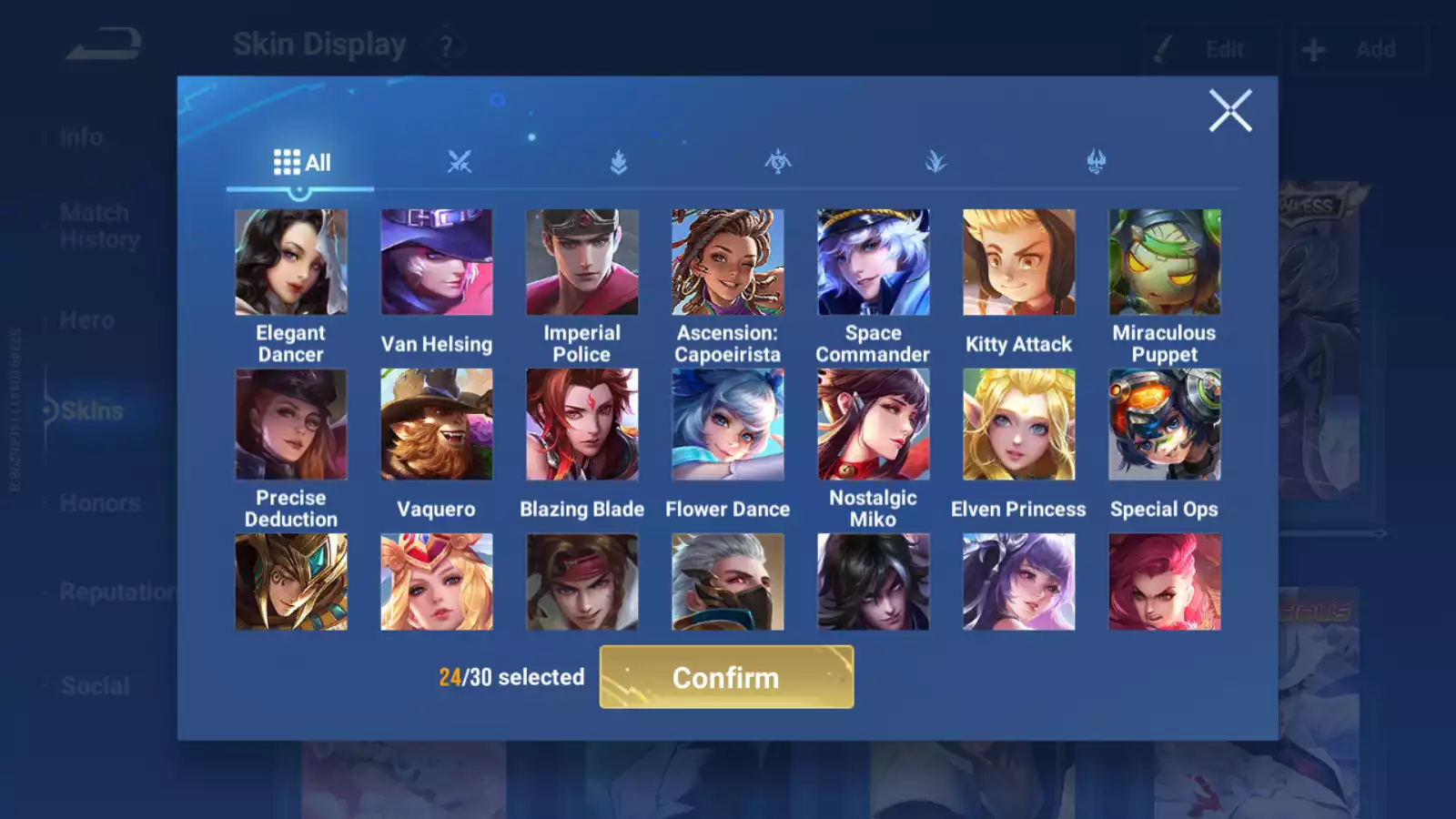Select the Blazing Blade skin

[582, 424]
